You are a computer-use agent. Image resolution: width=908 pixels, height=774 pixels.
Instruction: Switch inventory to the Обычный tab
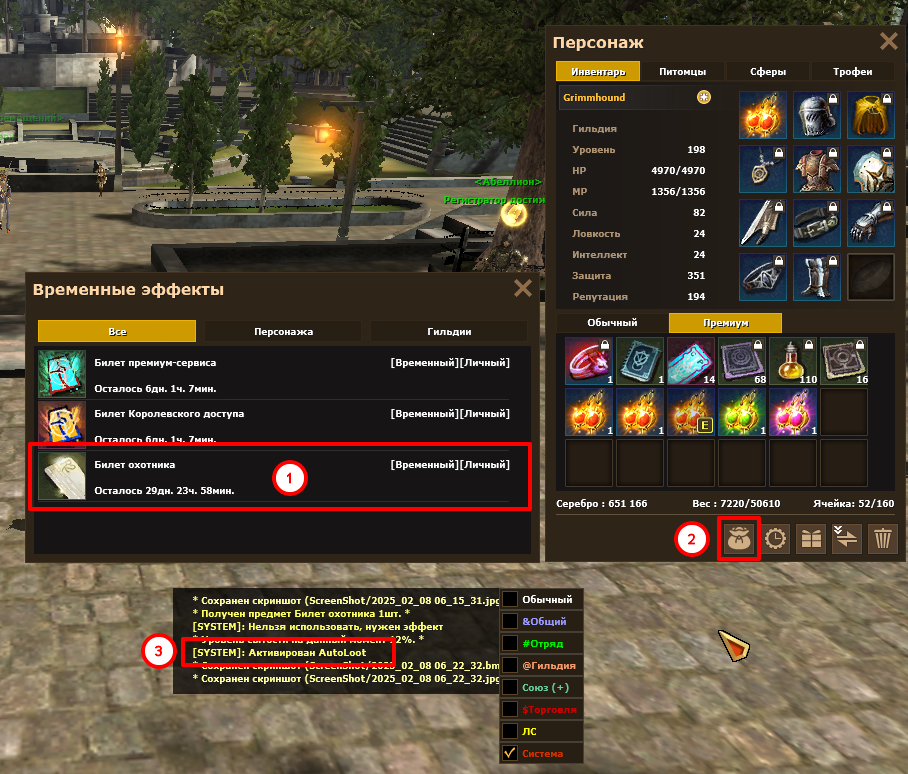pyautogui.click(x=611, y=322)
